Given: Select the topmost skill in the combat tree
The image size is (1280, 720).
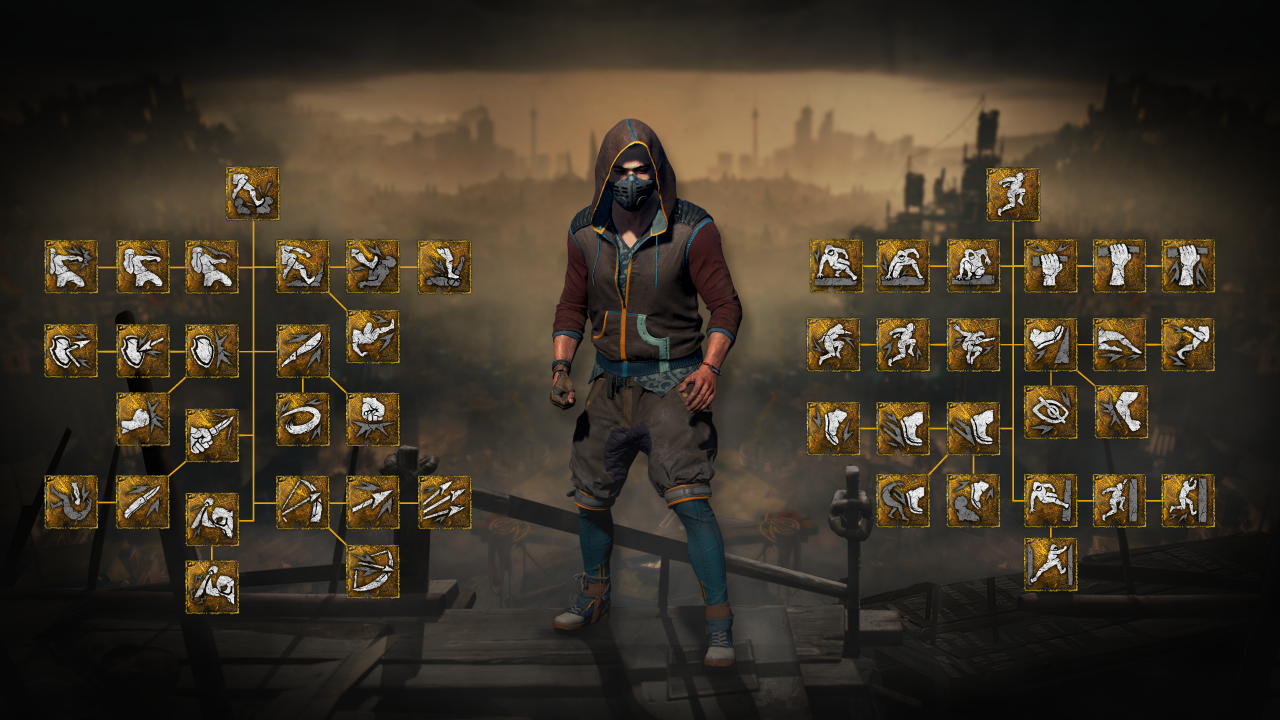Looking at the screenshot, I should click(x=251, y=195).
